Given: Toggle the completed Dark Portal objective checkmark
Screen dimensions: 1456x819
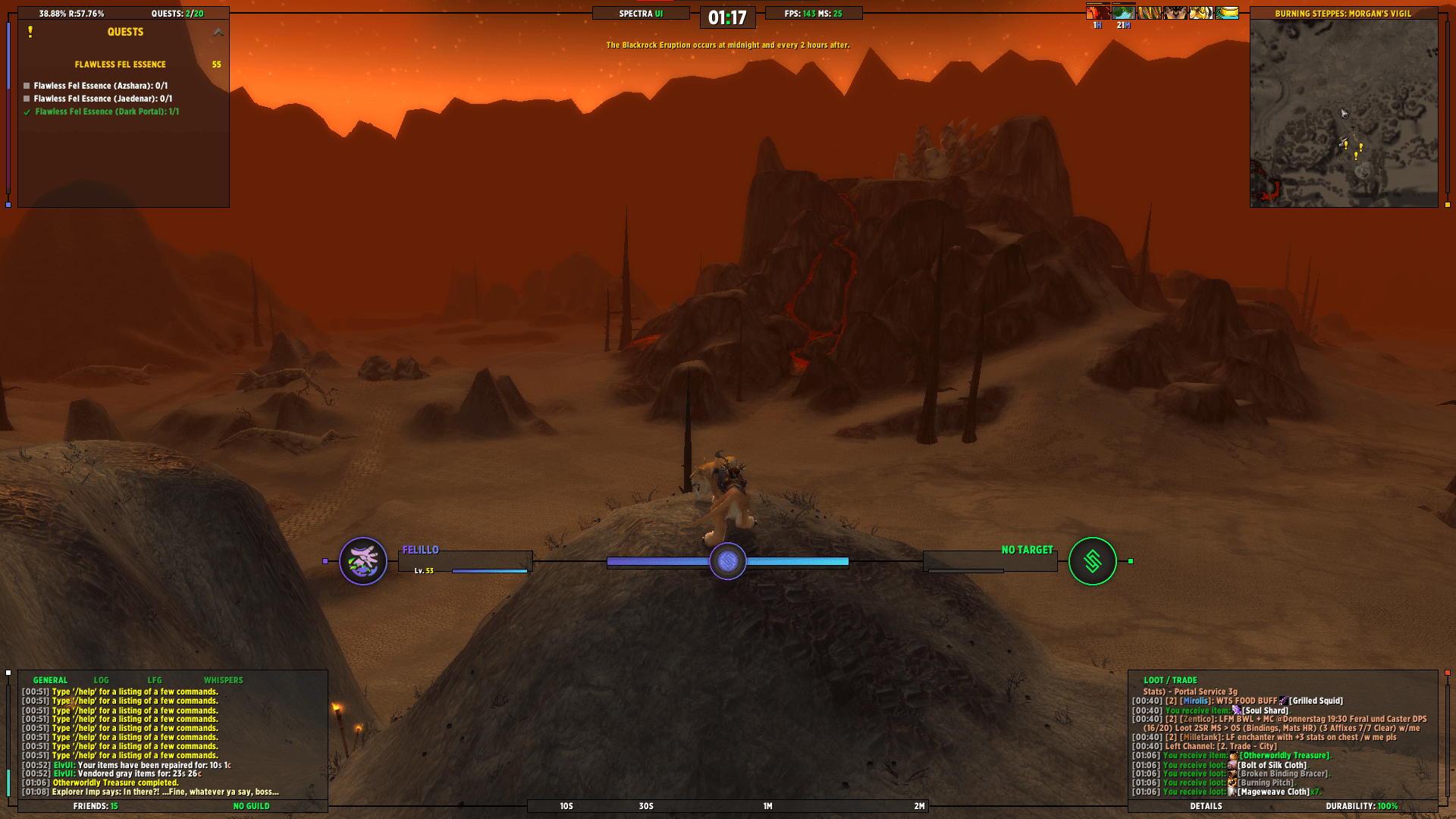Looking at the screenshot, I should tap(27, 111).
